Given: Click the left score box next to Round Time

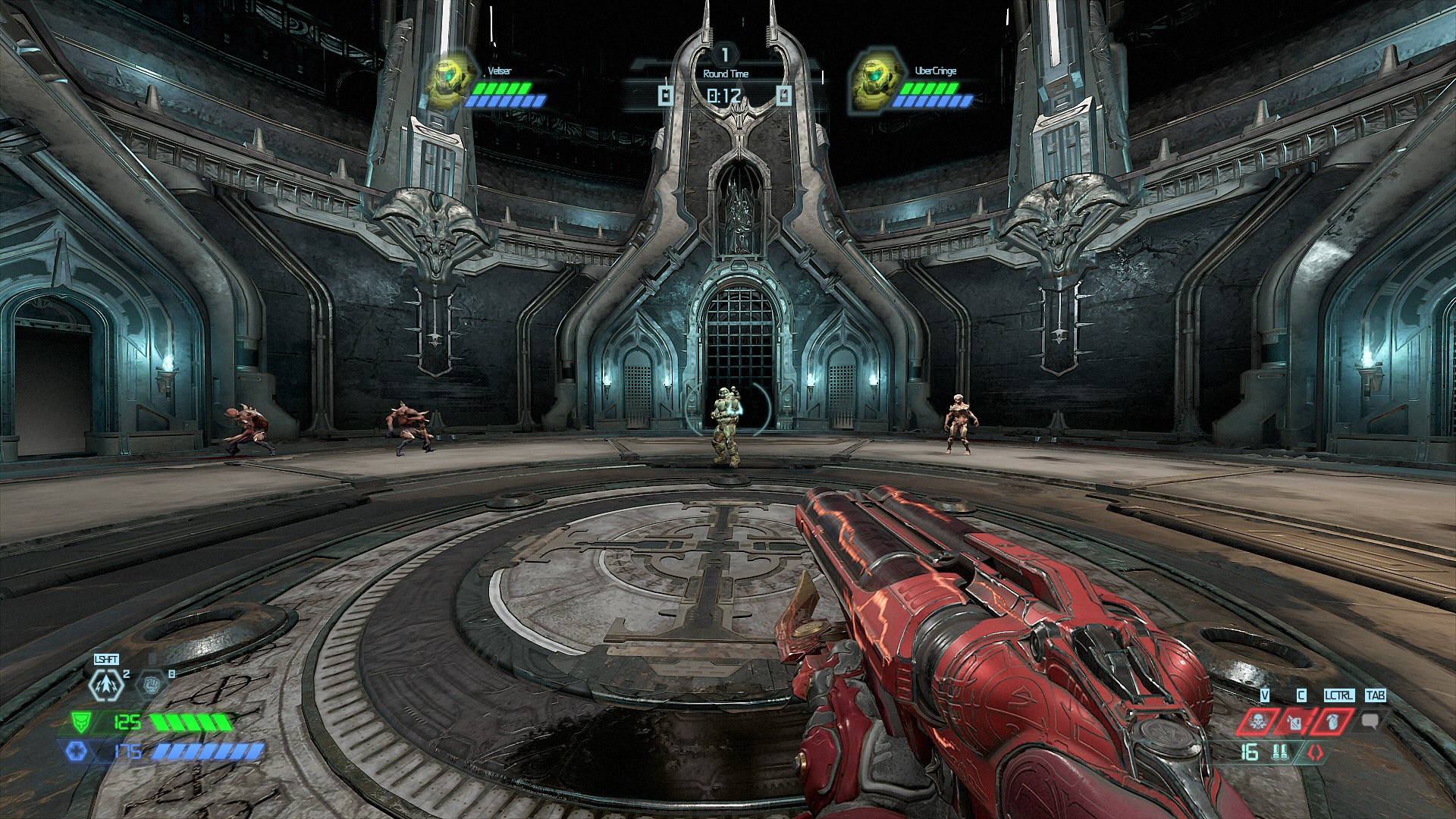Looking at the screenshot, I should click(x=666, y=95).
